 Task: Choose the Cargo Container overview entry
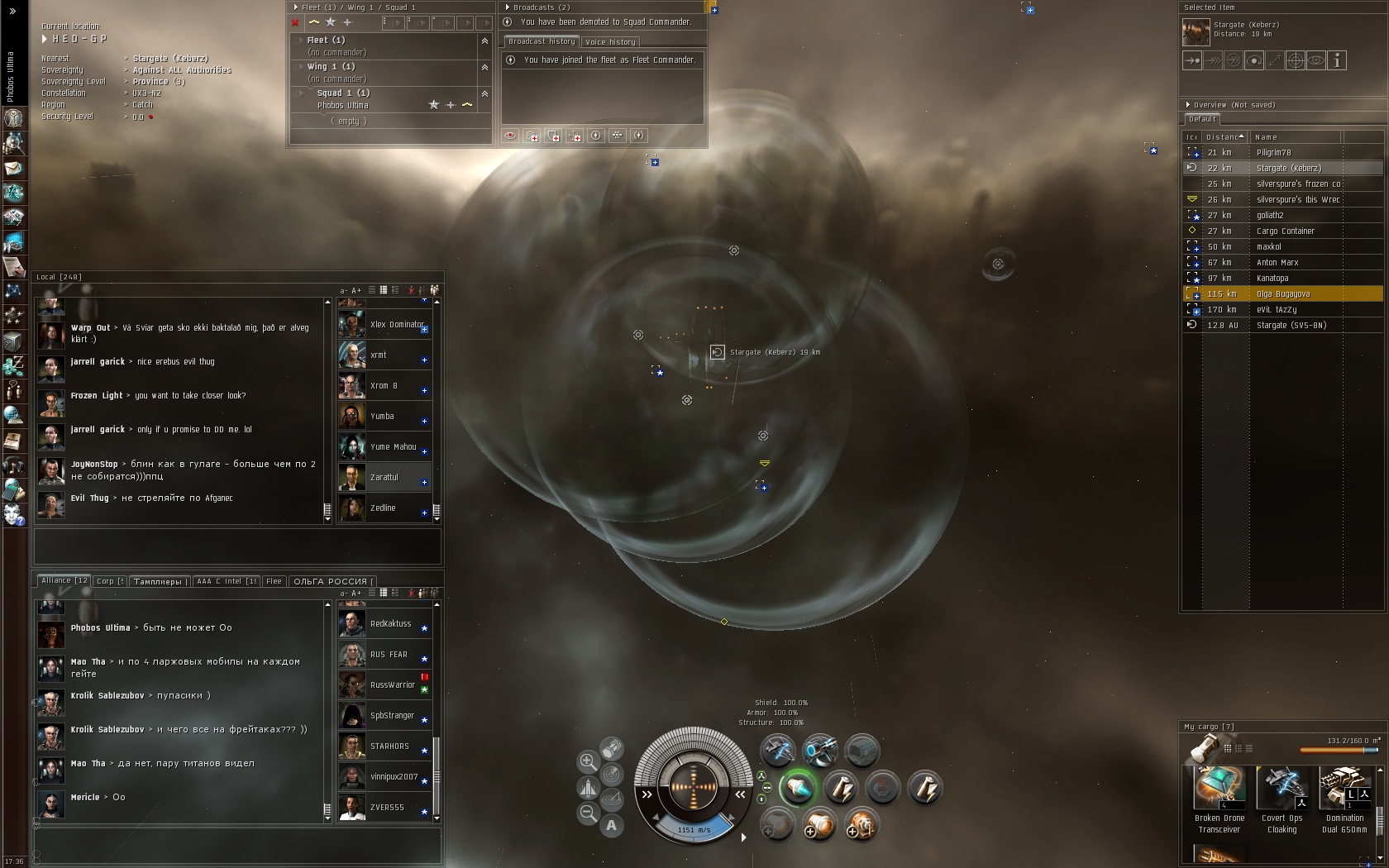point(1285,231)
